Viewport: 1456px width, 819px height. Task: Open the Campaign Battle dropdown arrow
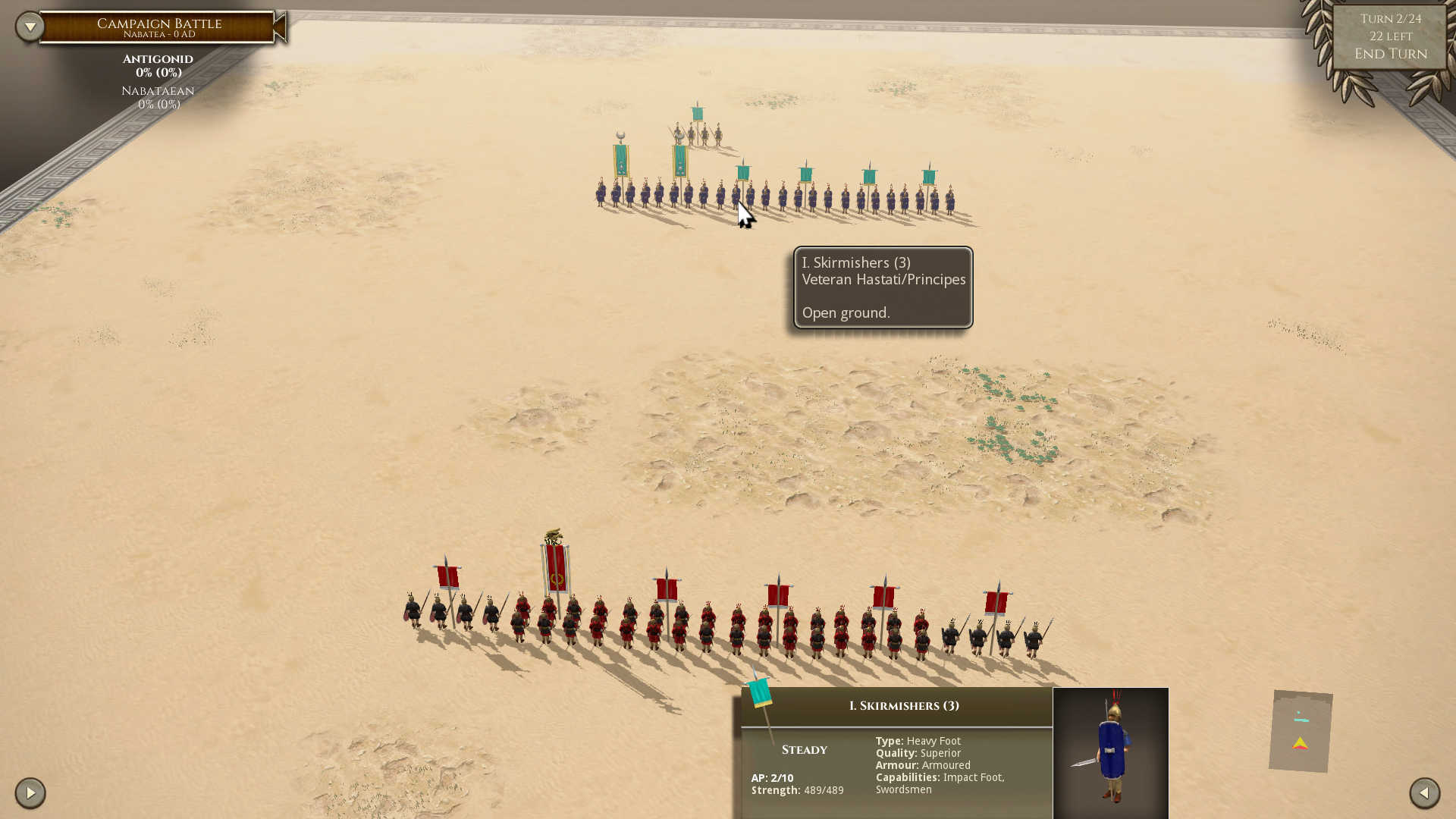point(29,25)
